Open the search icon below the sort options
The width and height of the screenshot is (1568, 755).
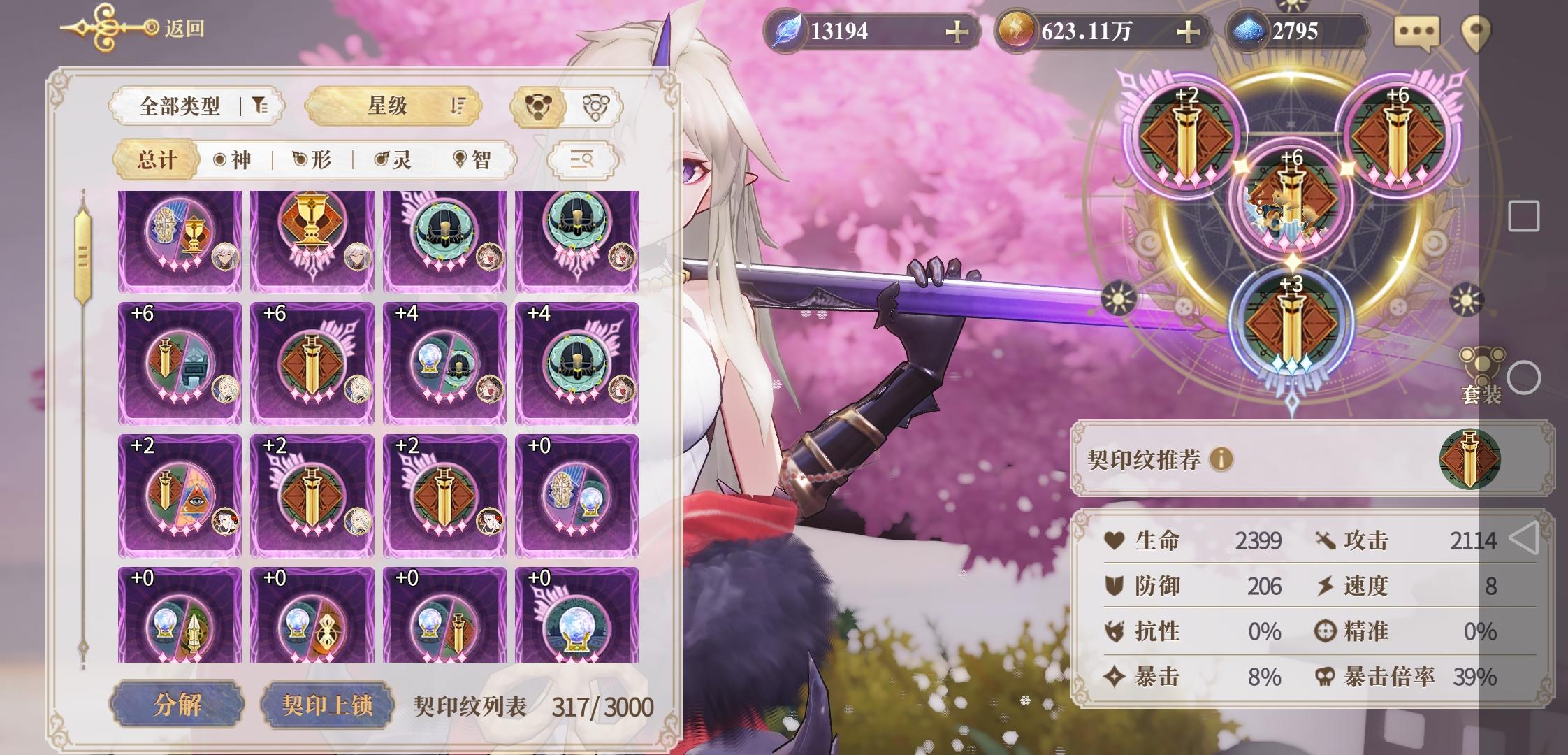pos(582,159)
